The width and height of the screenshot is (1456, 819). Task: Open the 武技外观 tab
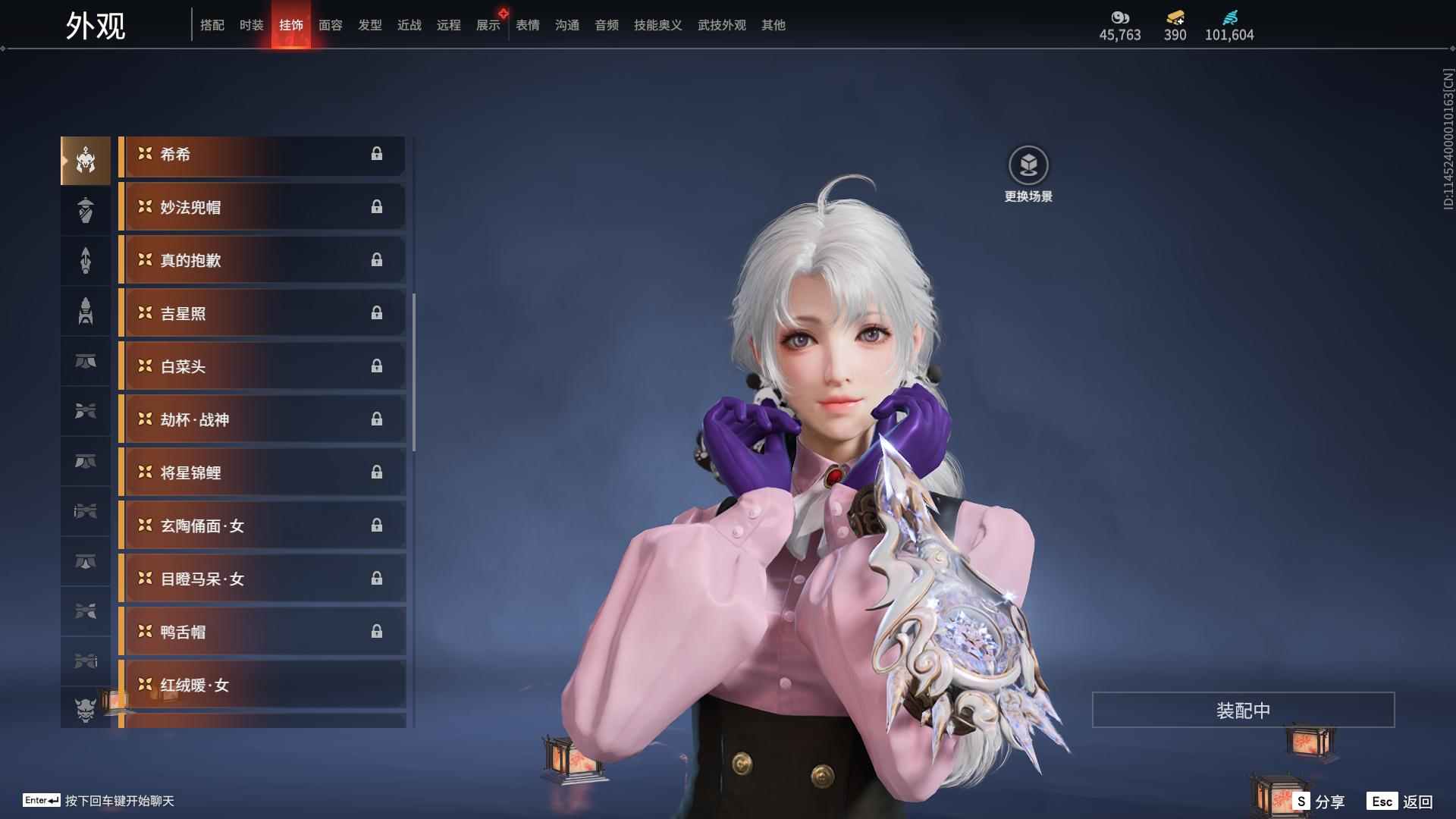click(x=721, y=25)
